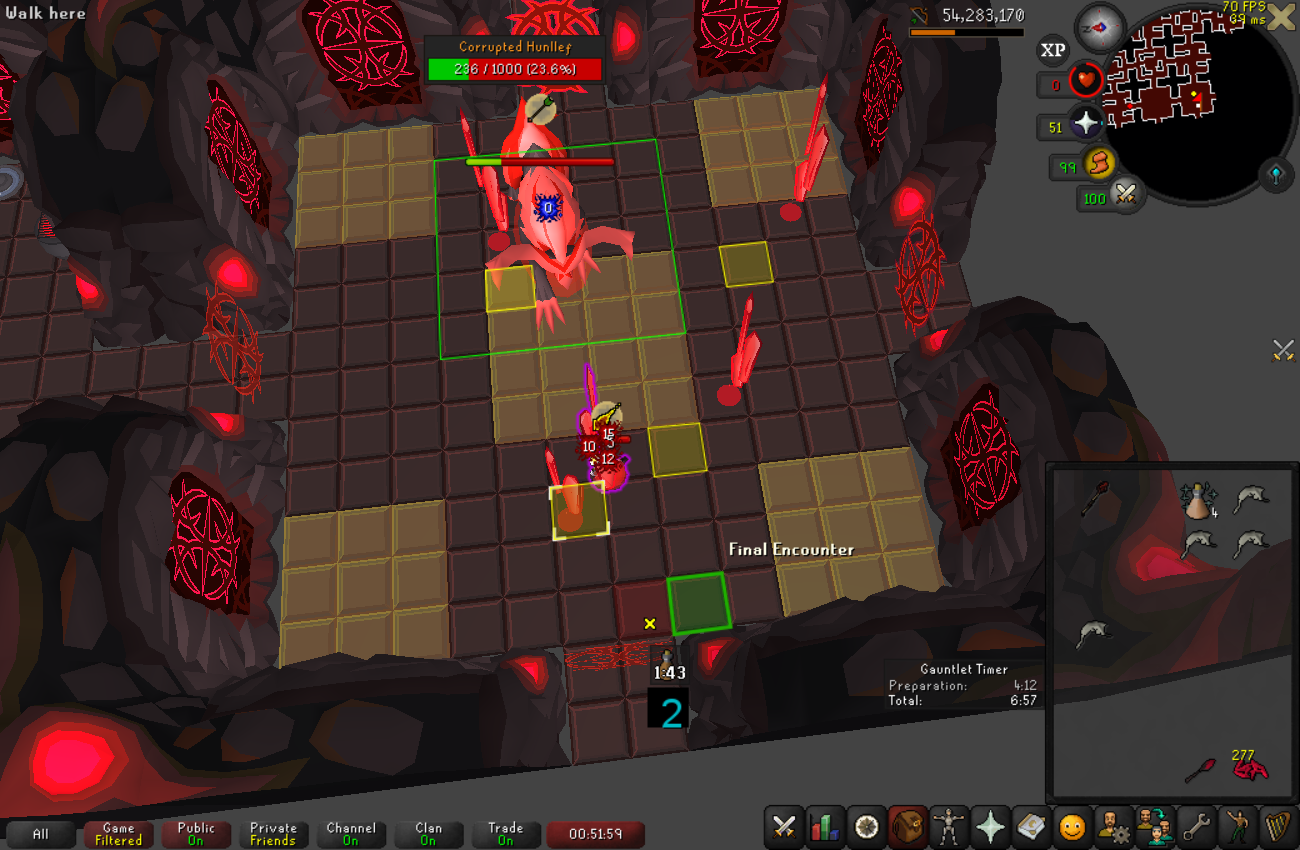Toggle the XP drops orb

(x=1052, y=50)
